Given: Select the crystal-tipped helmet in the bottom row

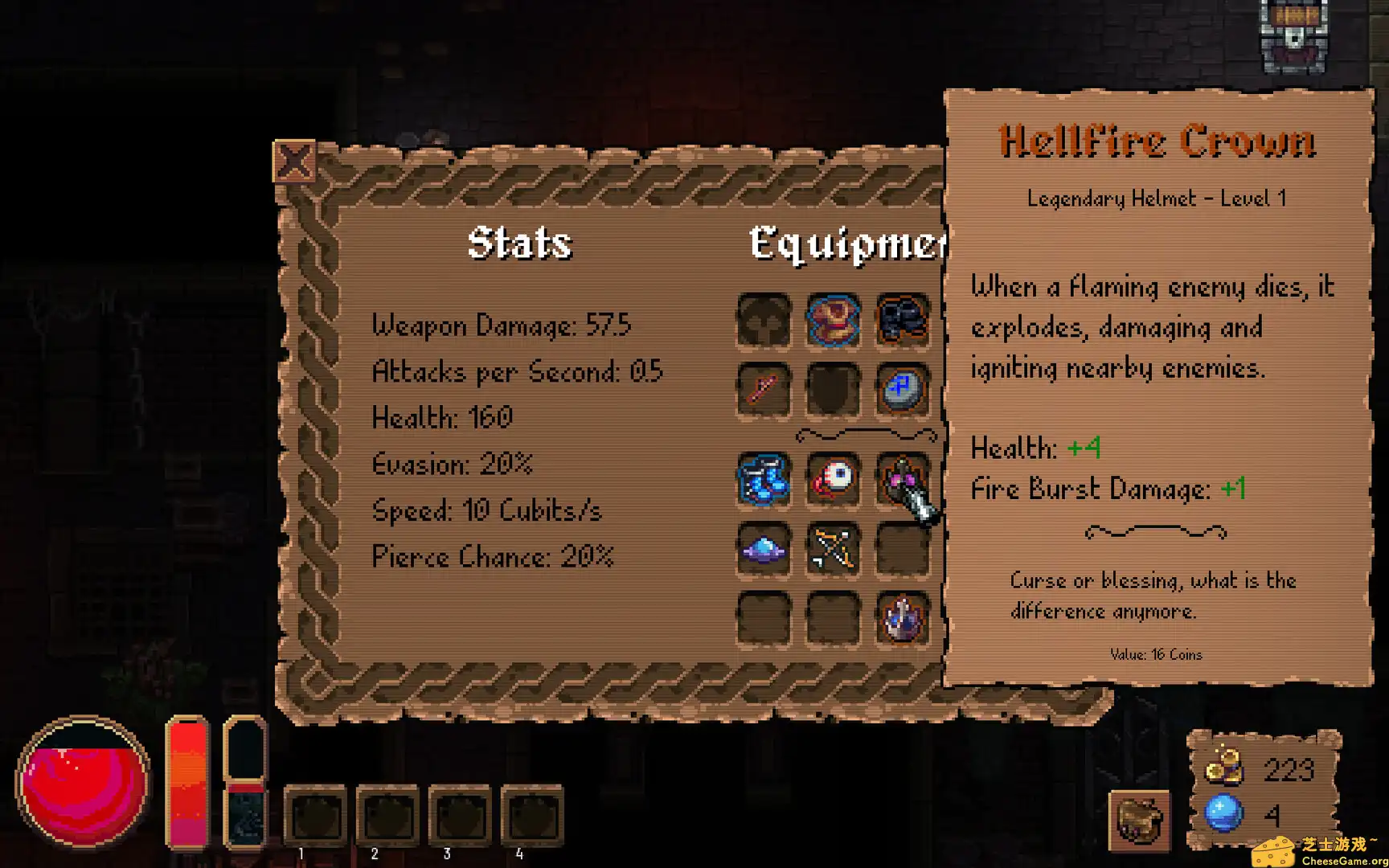Looking at the screenshot, I should tap(902, 619).
